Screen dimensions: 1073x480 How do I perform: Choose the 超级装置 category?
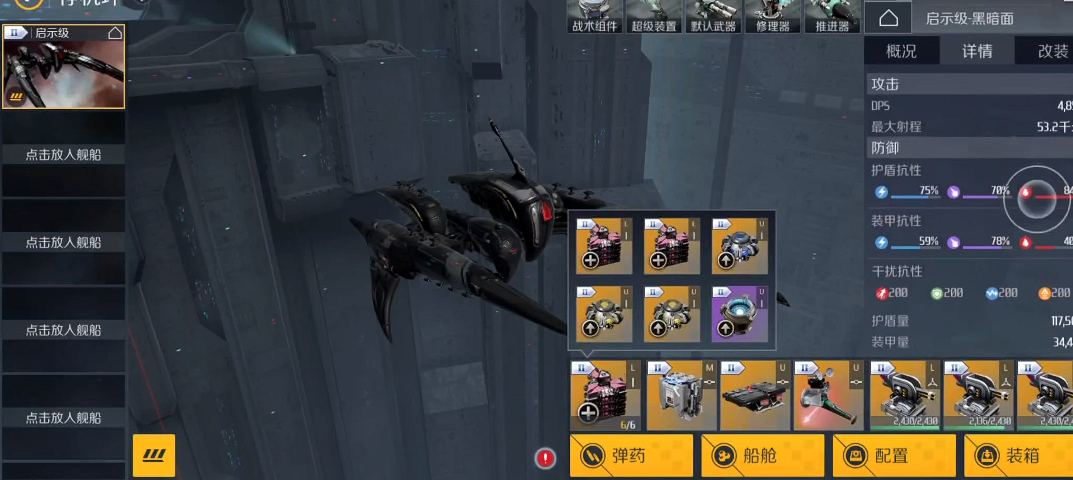(653, 17)
